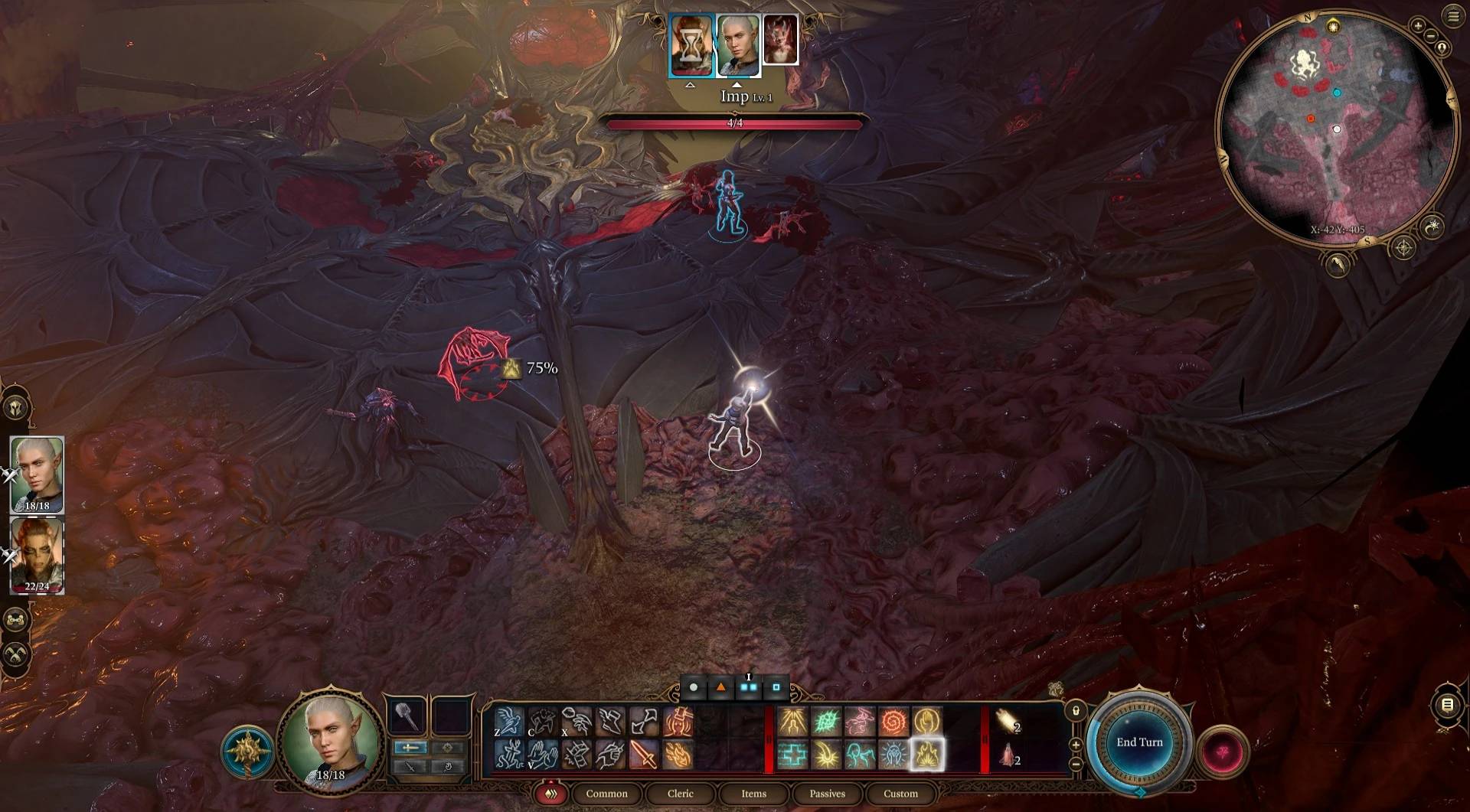
Task: Show the Items hotbar tab
Action: 753,794
